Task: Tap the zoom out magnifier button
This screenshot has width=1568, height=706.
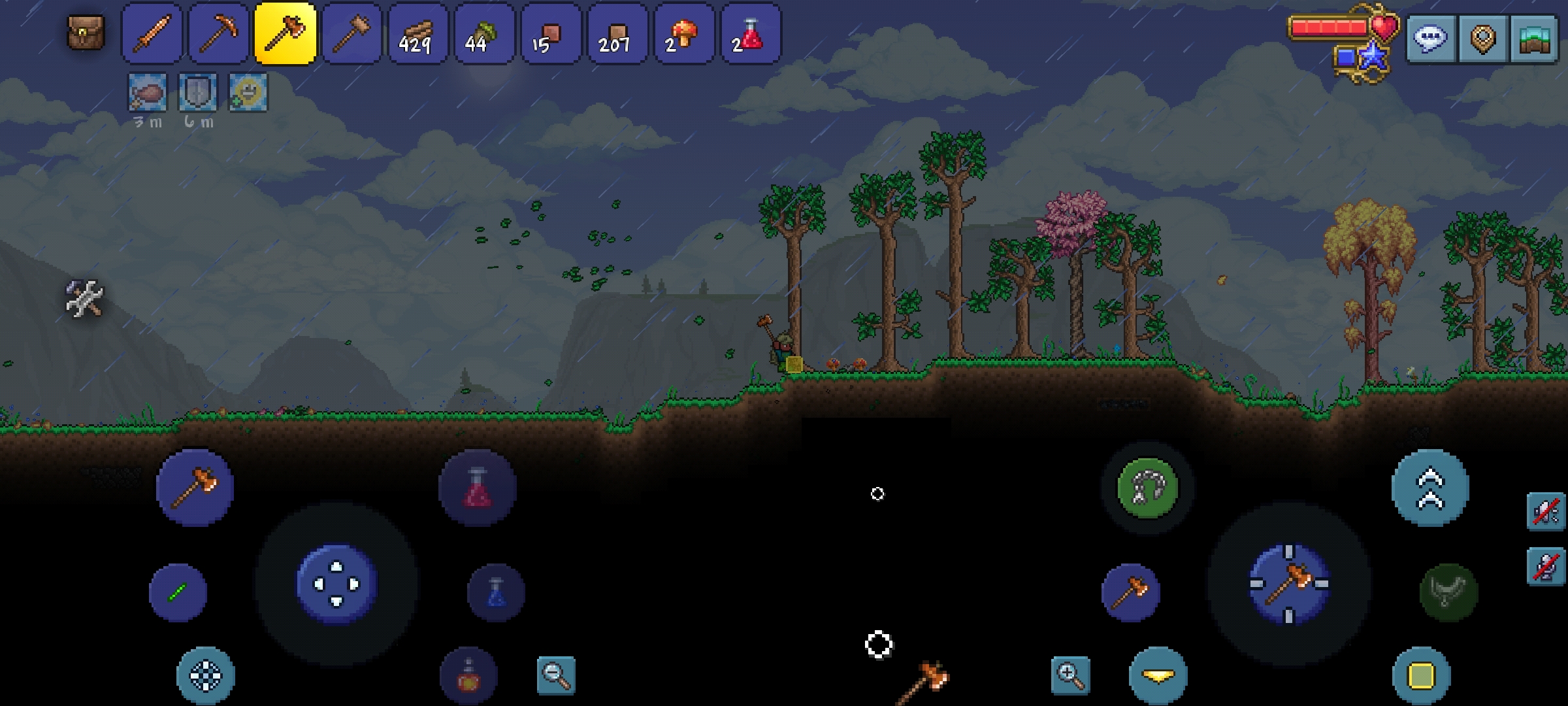Action: [556, 675]
